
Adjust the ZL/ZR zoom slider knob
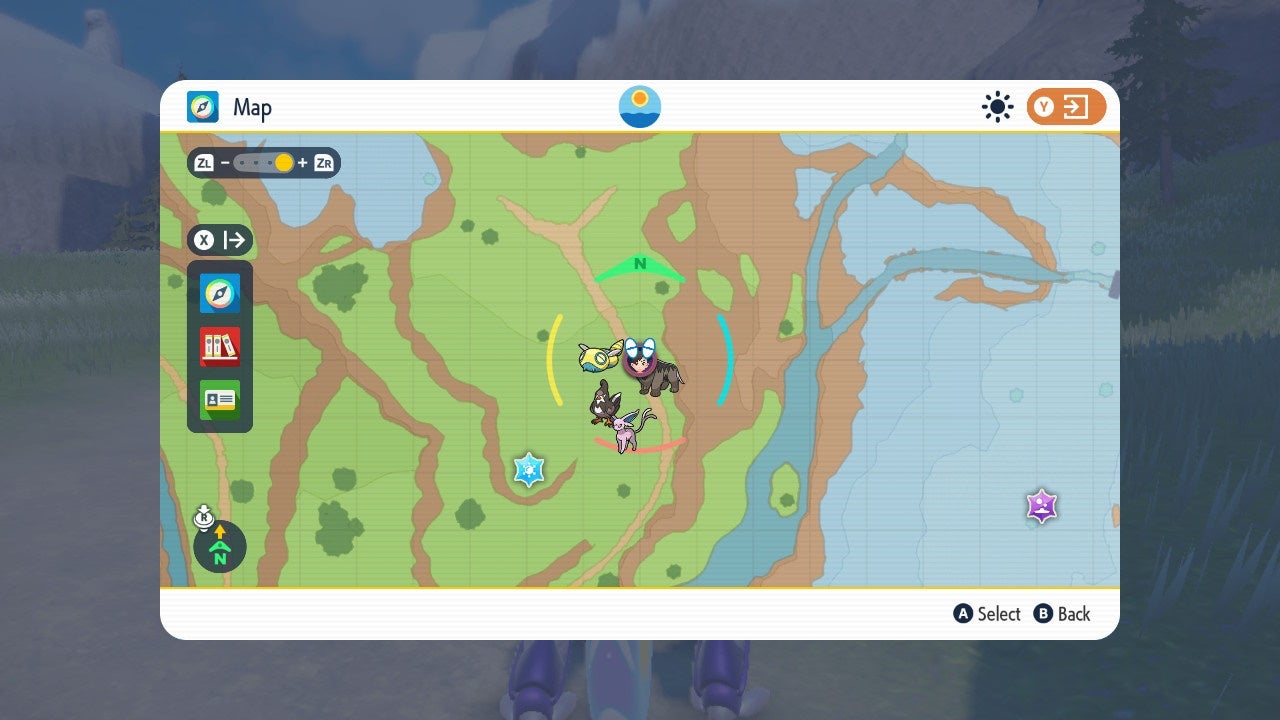tap(283, 162)
